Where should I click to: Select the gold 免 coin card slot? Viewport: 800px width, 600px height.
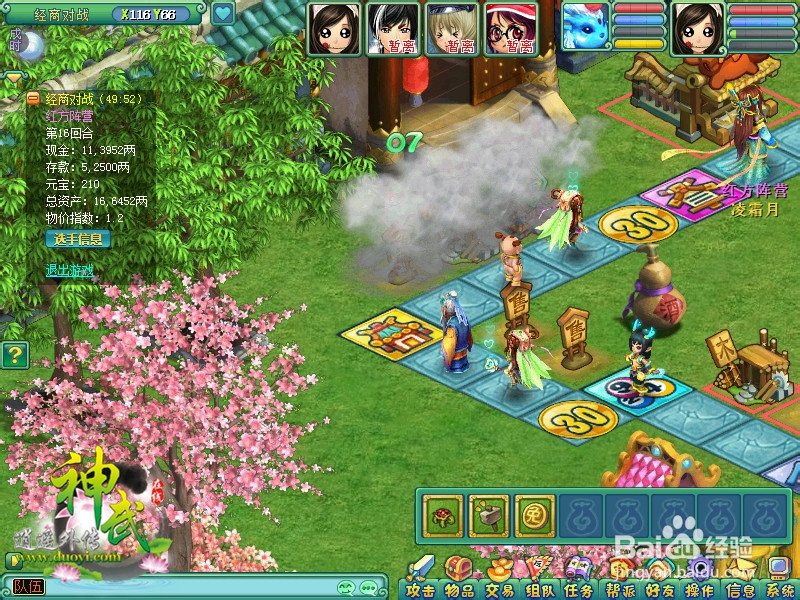tap(534, 515)
